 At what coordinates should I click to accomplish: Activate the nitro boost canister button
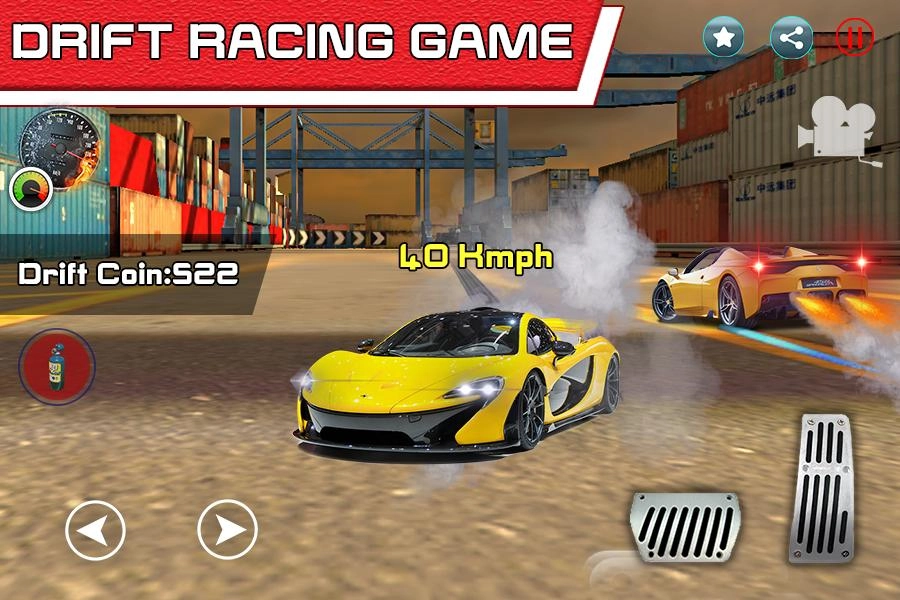tap(57, 366)
